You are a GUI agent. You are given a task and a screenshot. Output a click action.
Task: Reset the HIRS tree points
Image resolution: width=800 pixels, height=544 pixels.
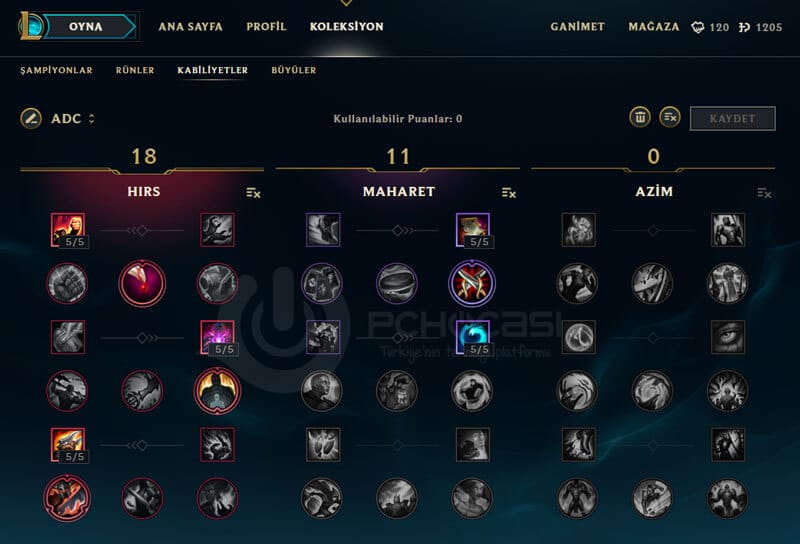(253, 192)
